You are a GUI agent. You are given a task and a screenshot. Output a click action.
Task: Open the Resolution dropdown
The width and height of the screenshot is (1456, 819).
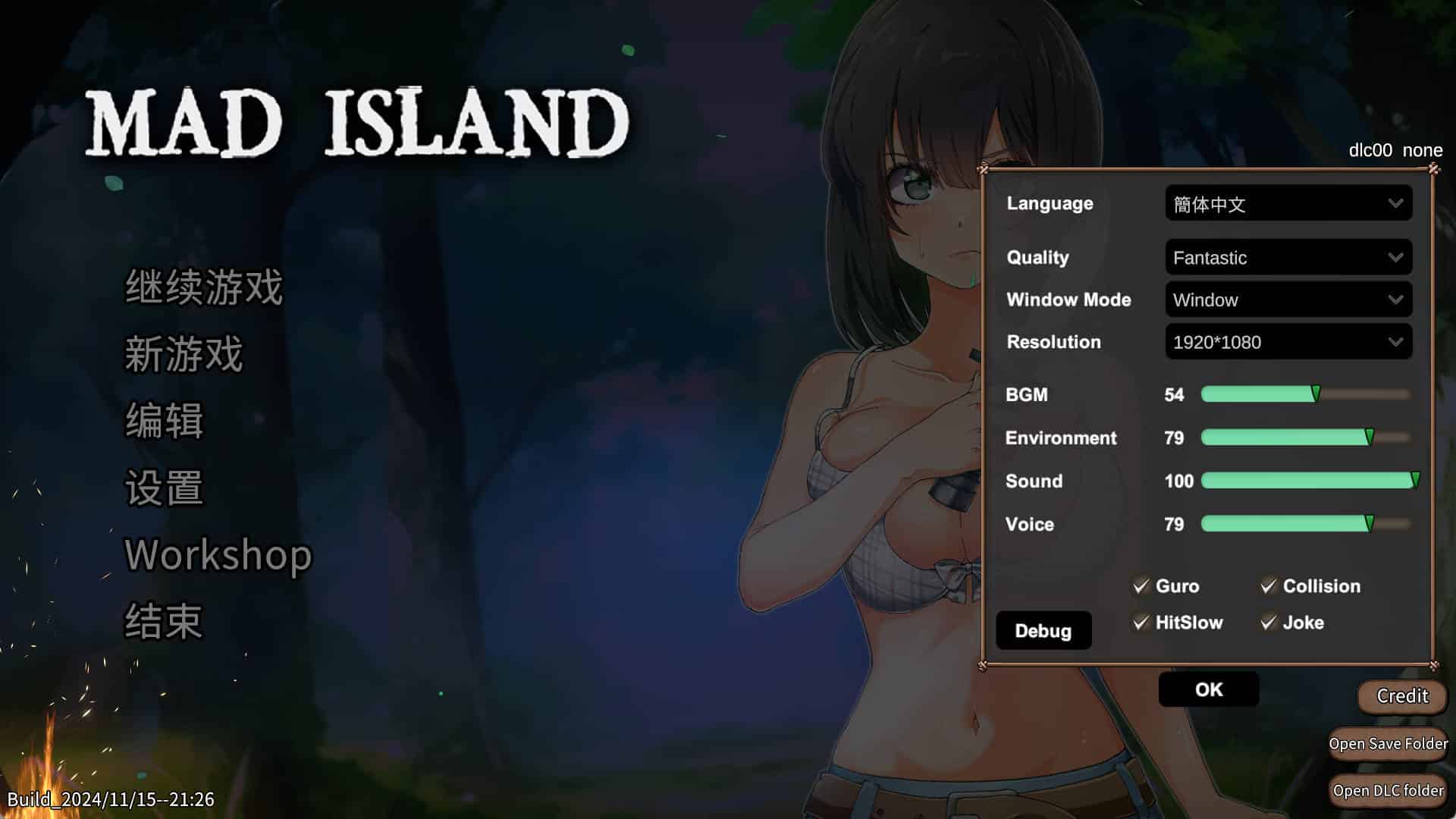1288,342
